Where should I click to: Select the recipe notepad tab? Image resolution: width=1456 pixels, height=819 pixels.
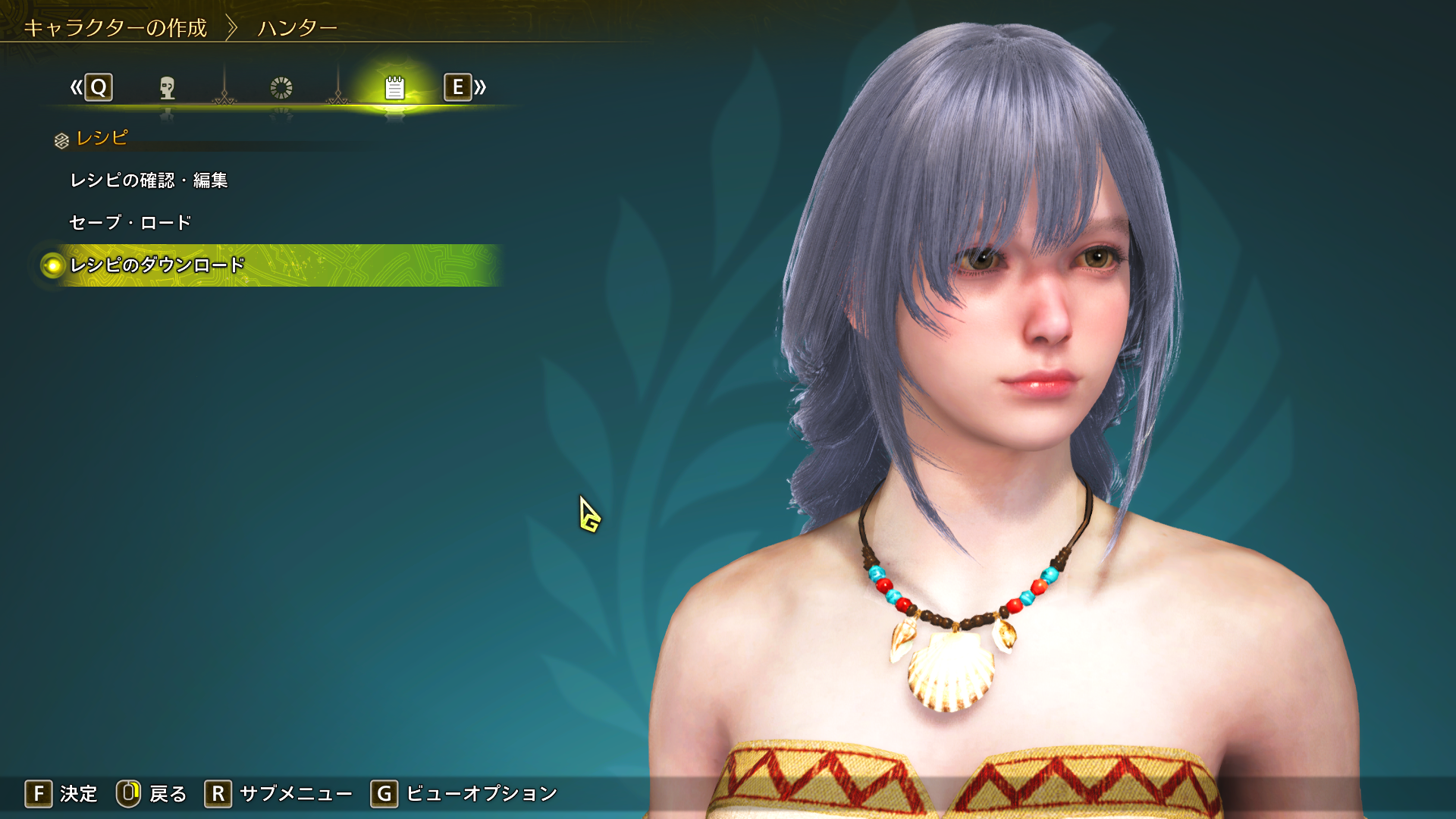[x=394, y=88]
